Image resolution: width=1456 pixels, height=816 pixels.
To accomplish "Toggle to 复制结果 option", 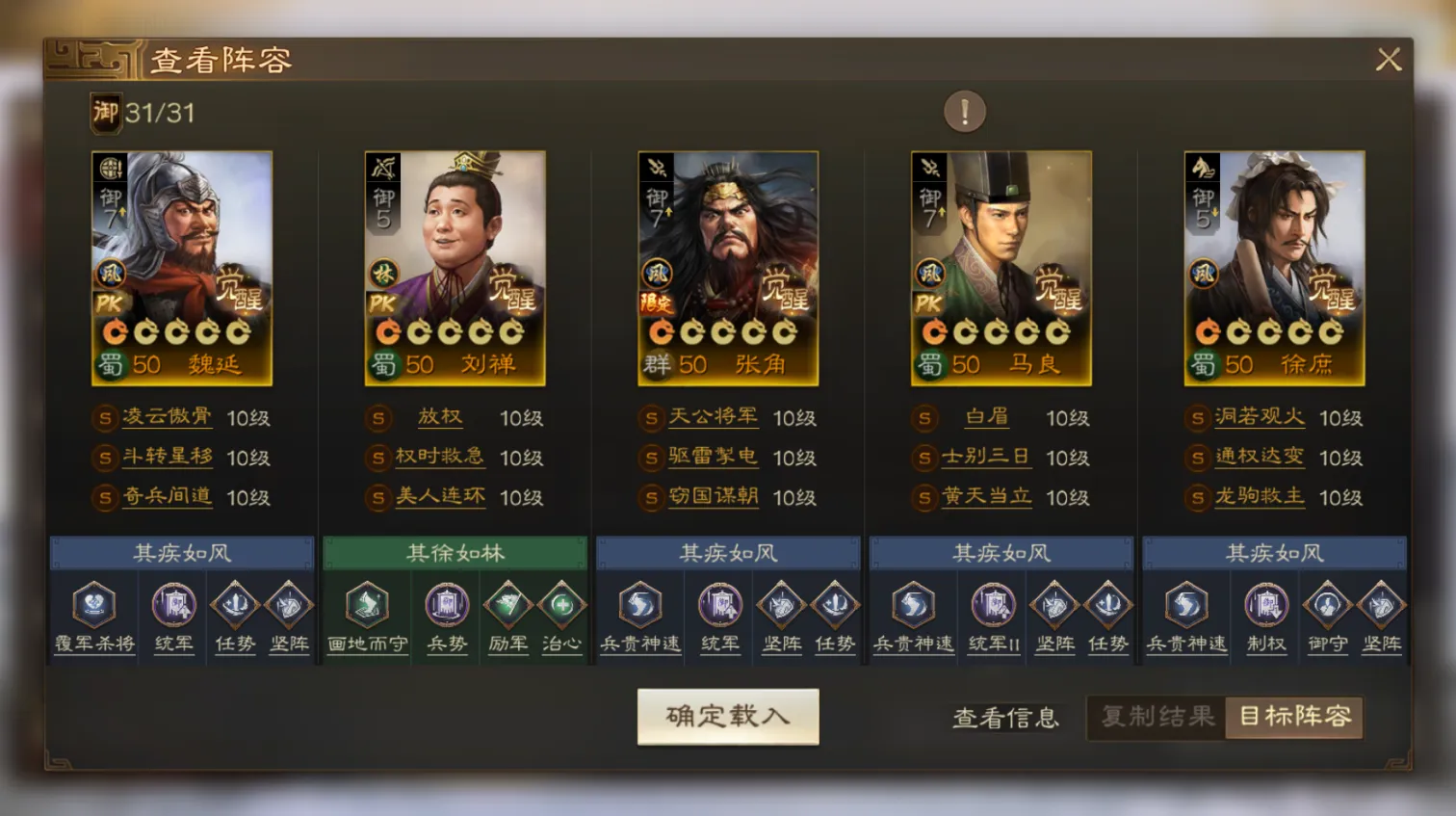I will pyautogui.click(x=1156, y=718).
